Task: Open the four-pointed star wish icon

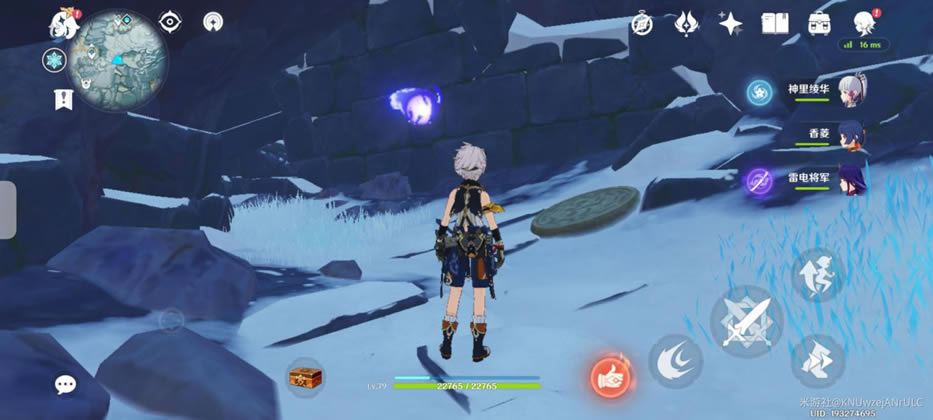Action: (x=731, y=23)
